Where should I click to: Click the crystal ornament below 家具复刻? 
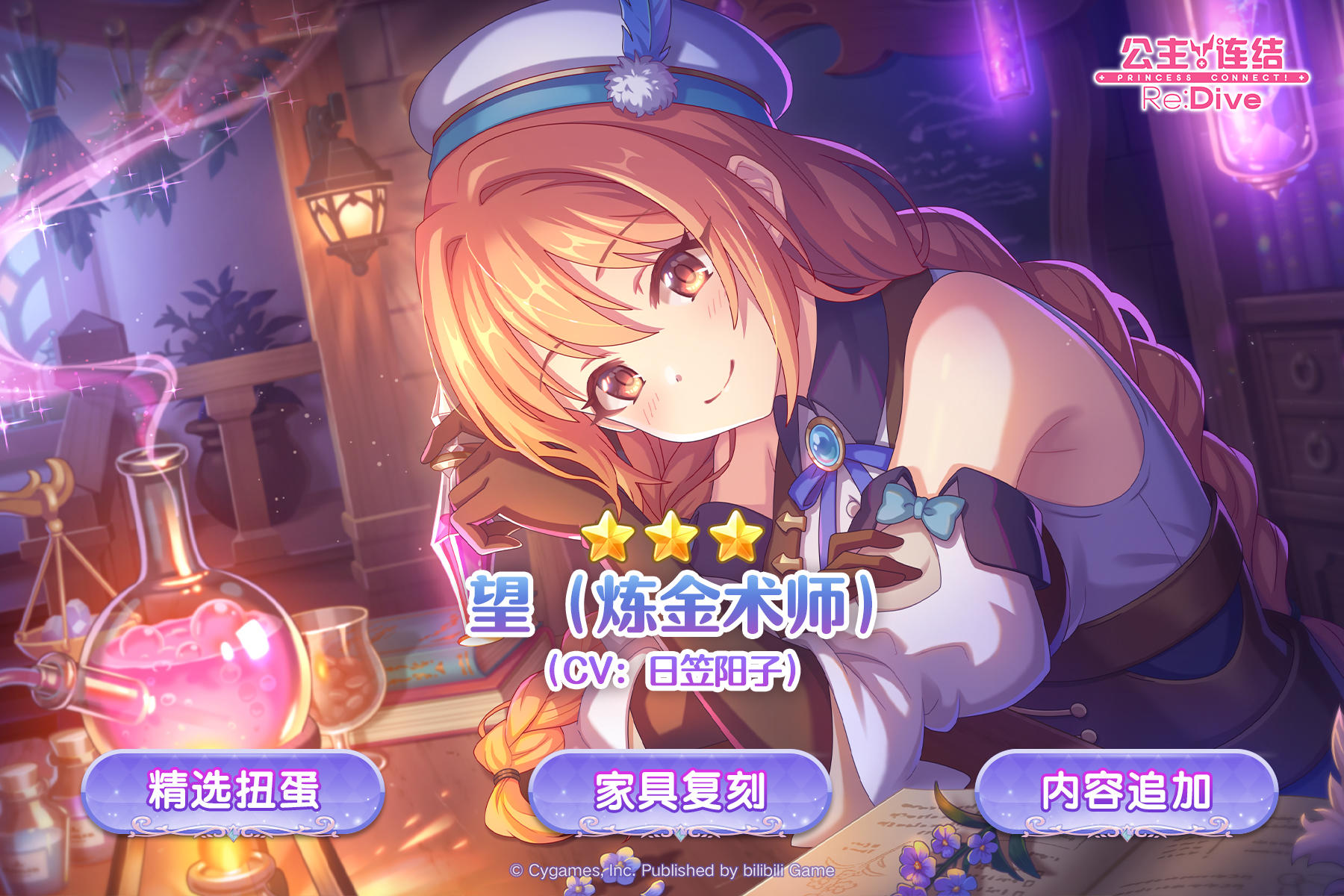click(x=681, y=833)
